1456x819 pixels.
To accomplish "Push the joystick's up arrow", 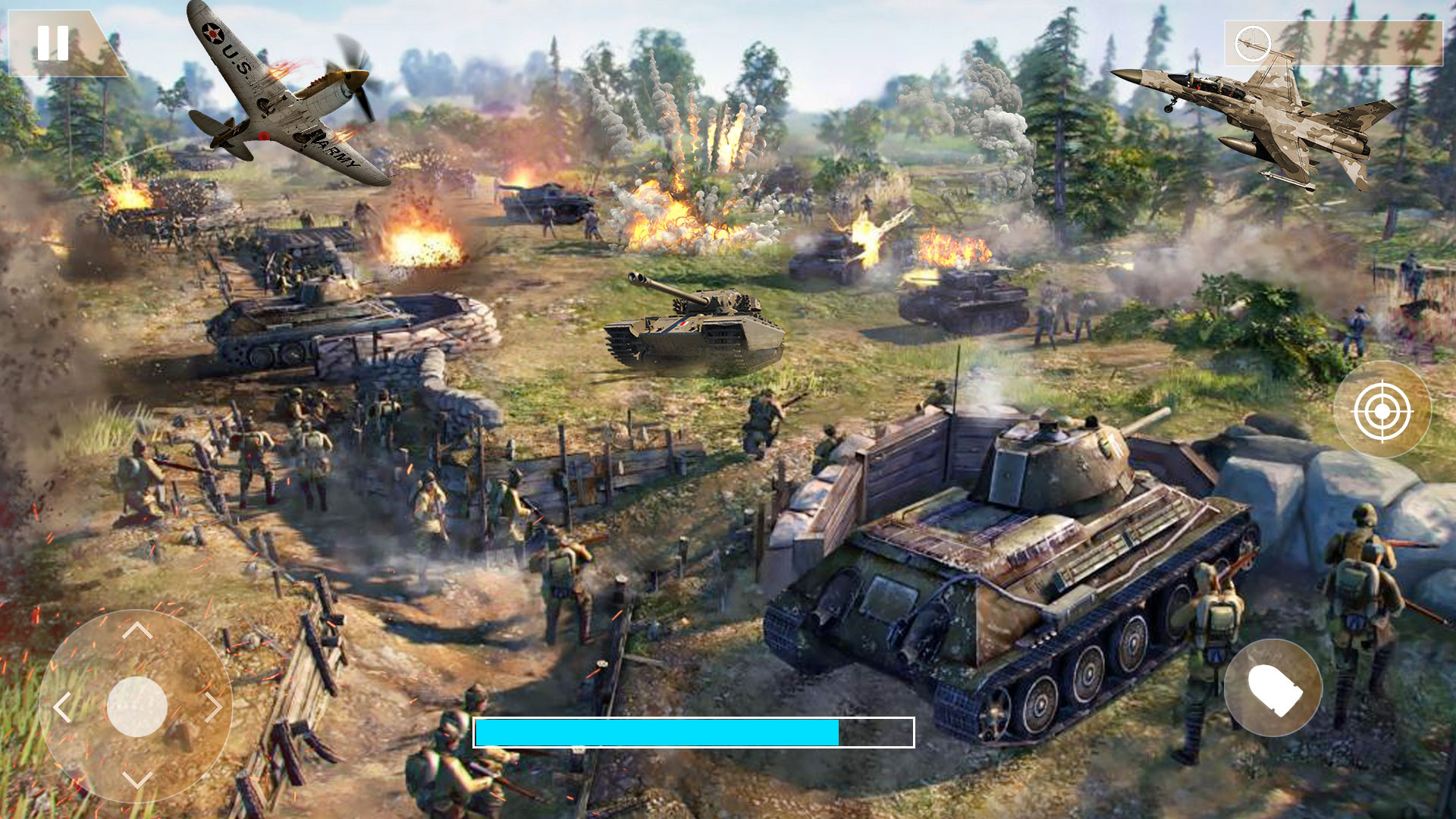I will pos(137,630).
